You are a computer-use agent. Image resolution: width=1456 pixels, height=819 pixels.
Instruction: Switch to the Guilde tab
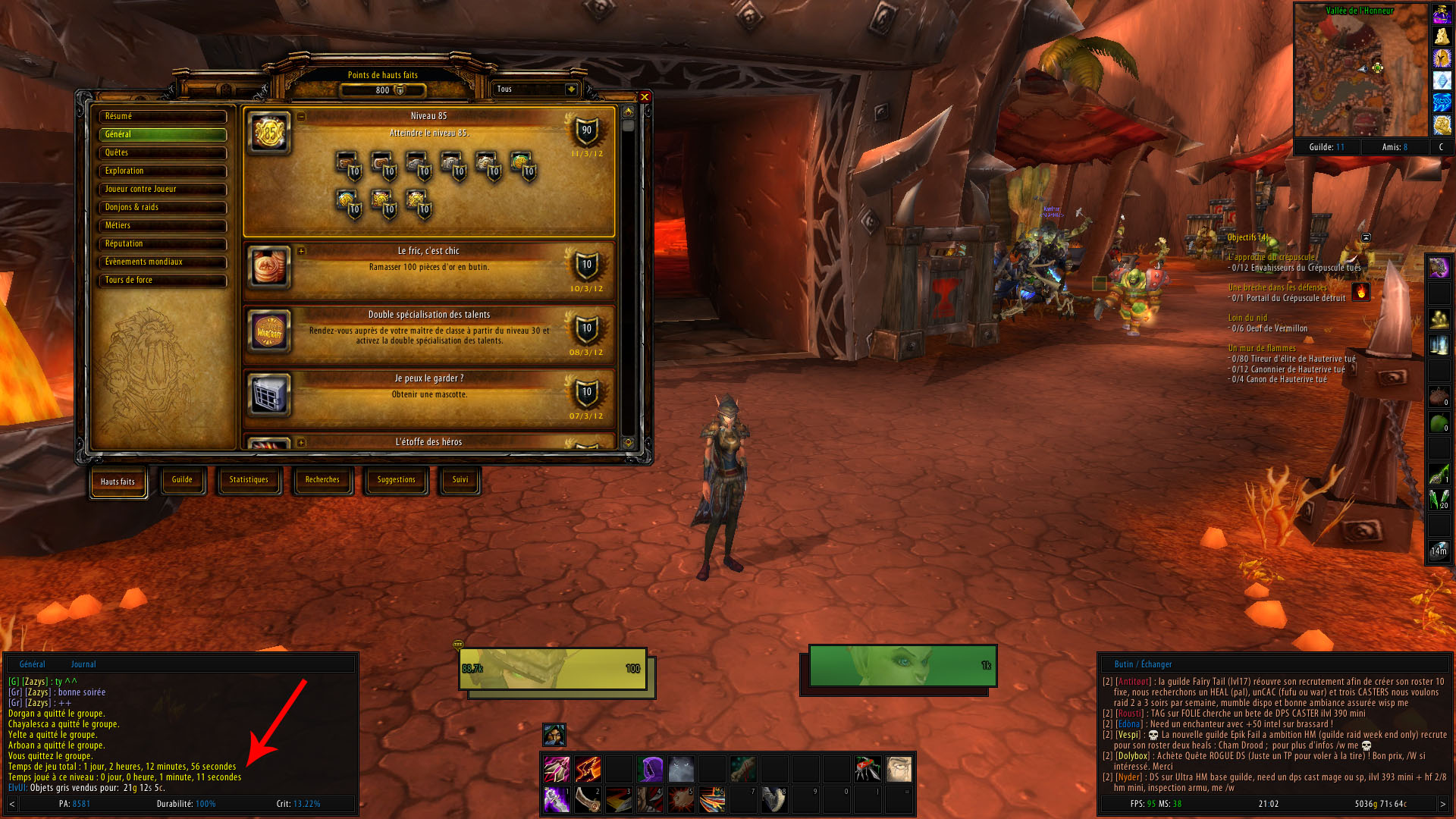click(182, 480)
